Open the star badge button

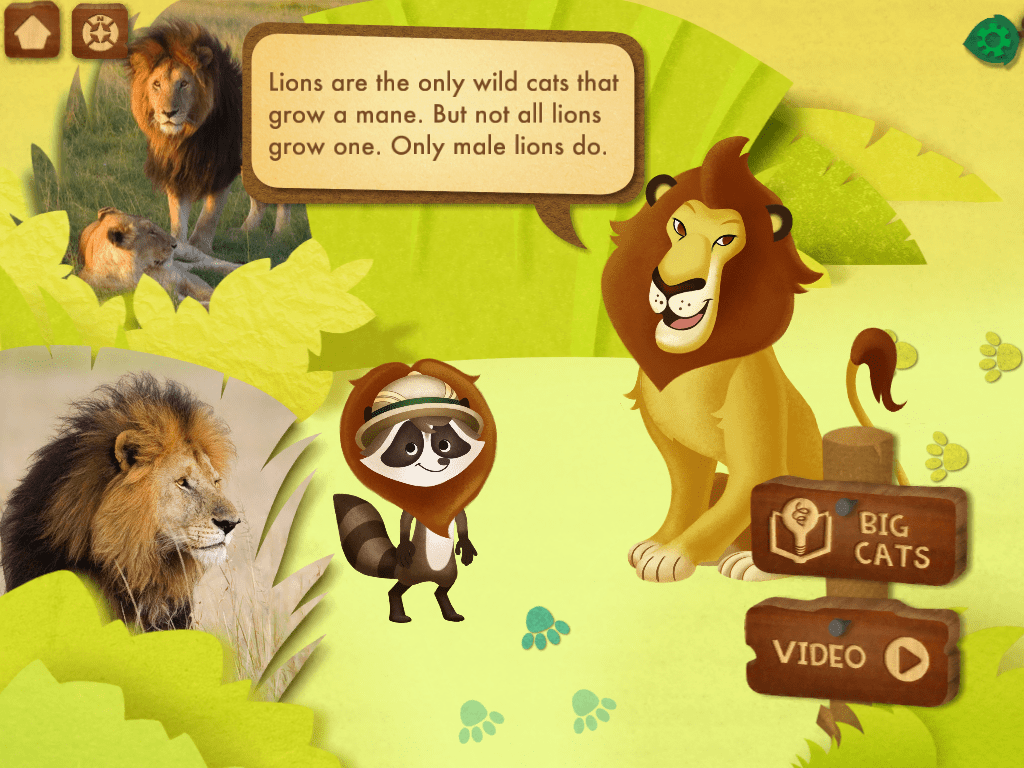[100, 32]
